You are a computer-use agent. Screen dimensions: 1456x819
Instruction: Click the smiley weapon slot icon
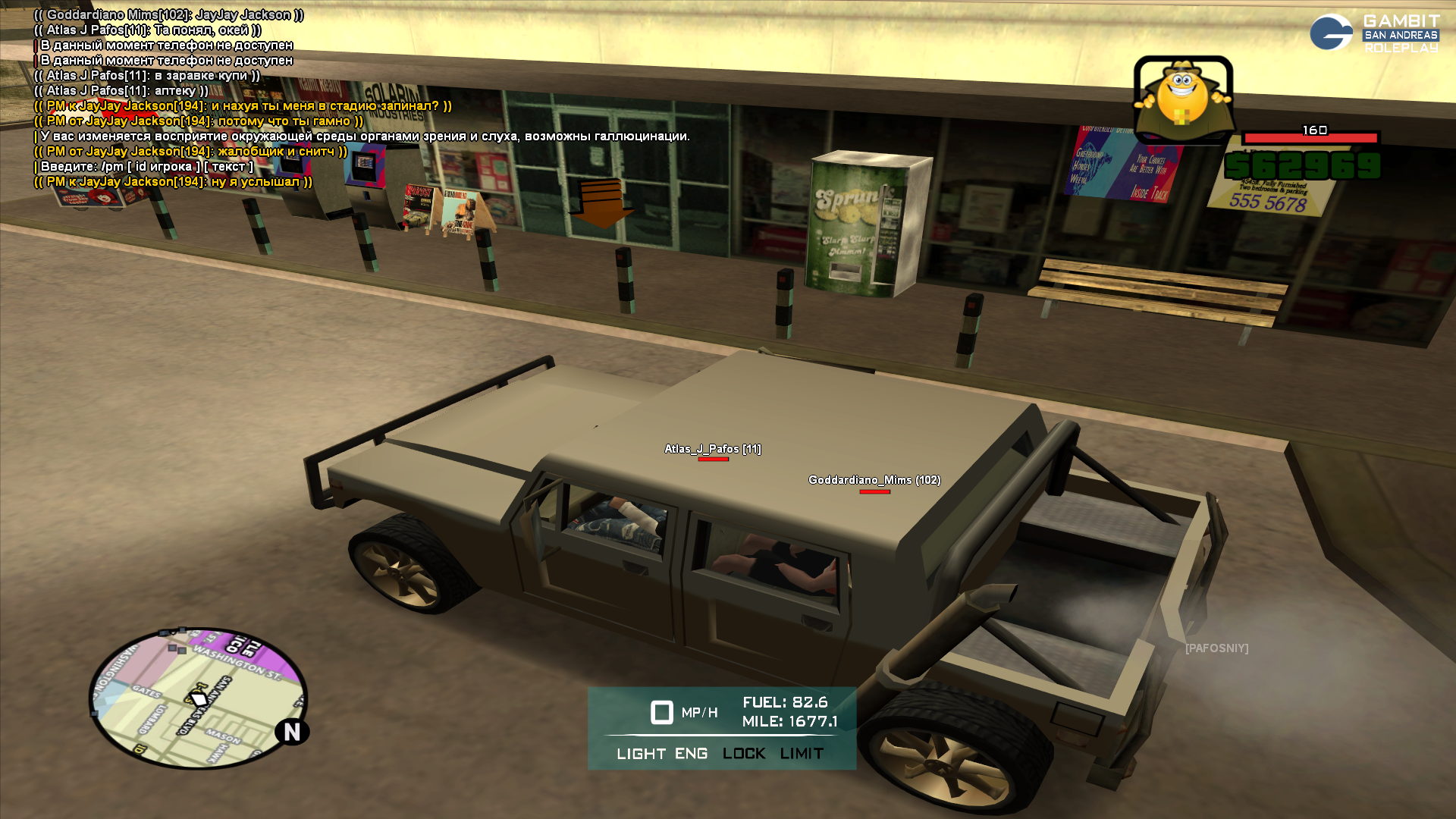pos(1182,99)
